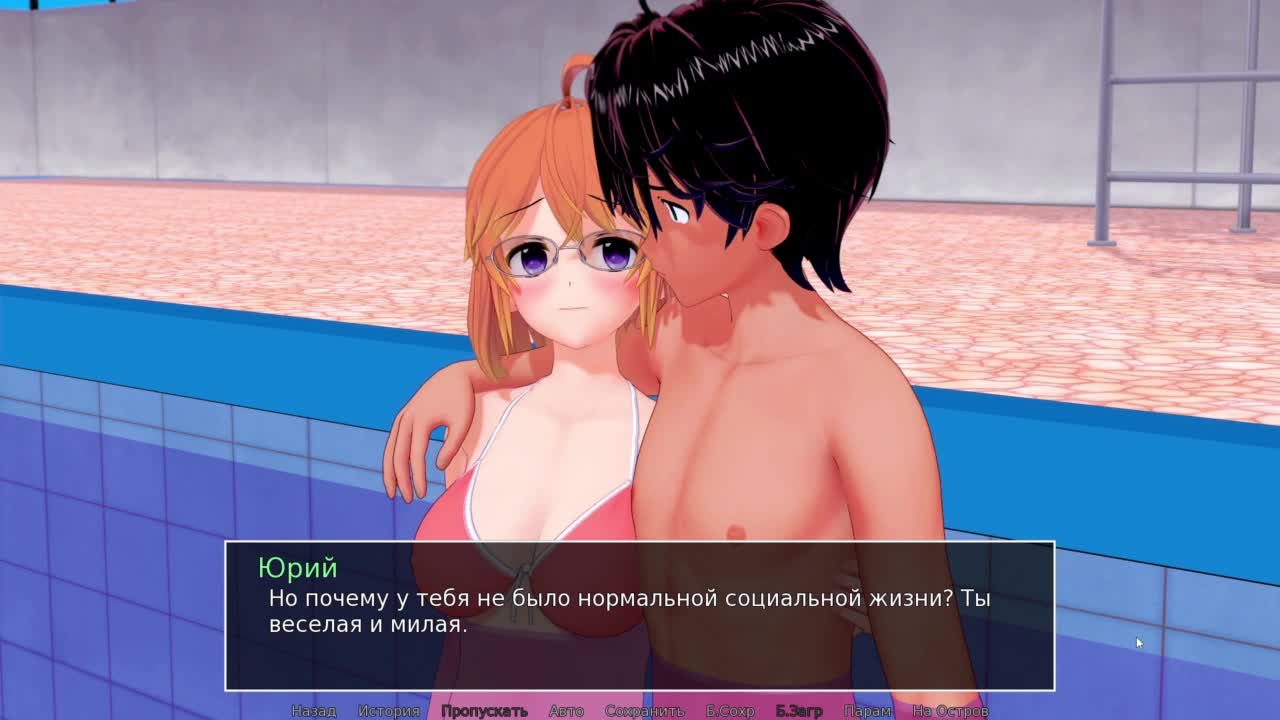
Task: Toggle Авто auto-advance mode
Action: (566, 711)
